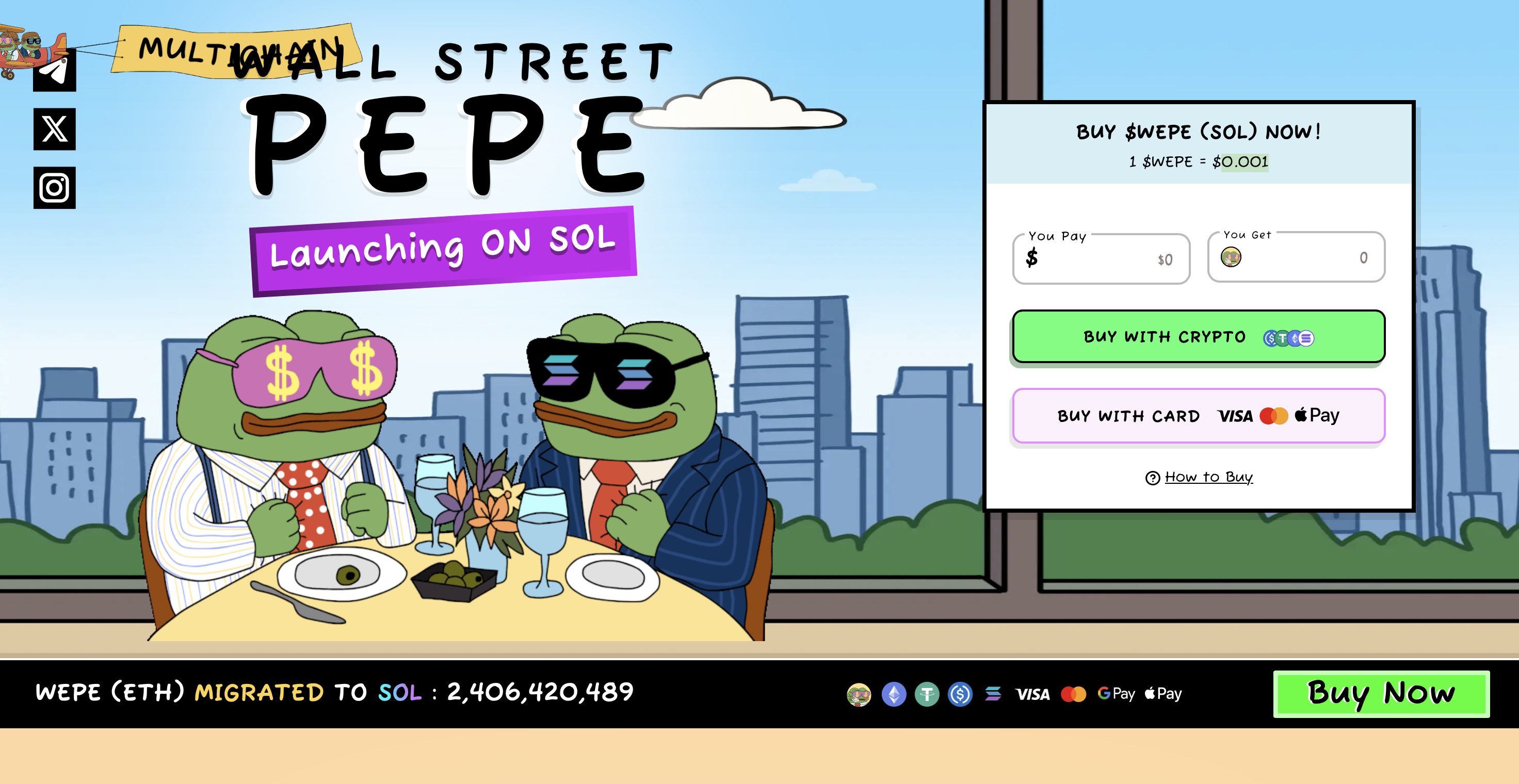Screen dimensions: 1519x784
Task: Select the Tether (USDT) icon in footer
Action: [929, 694]
